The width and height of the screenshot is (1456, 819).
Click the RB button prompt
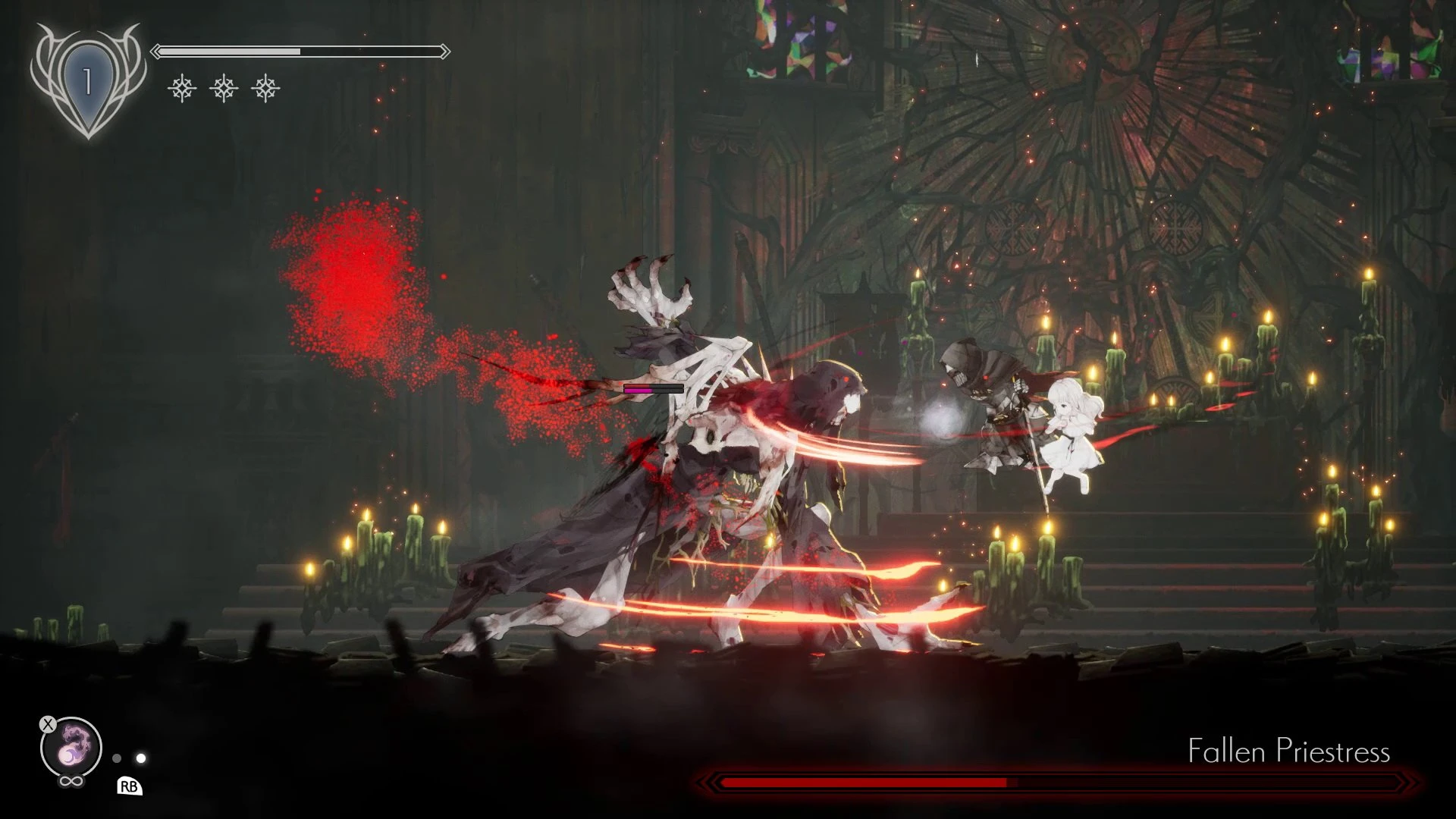coord(131,787)
